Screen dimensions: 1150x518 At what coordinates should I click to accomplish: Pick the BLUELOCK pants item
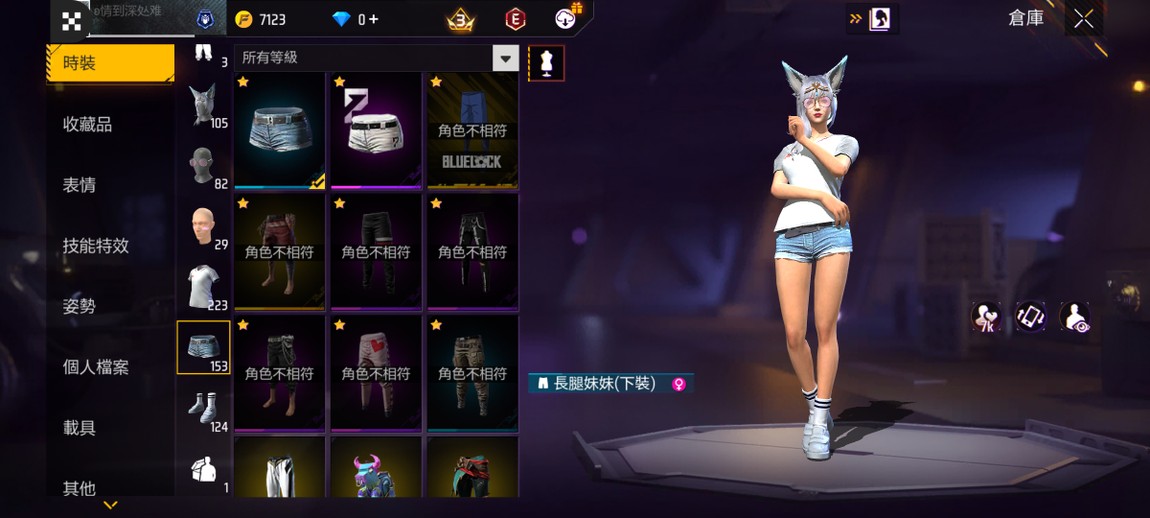pos(473,129)
